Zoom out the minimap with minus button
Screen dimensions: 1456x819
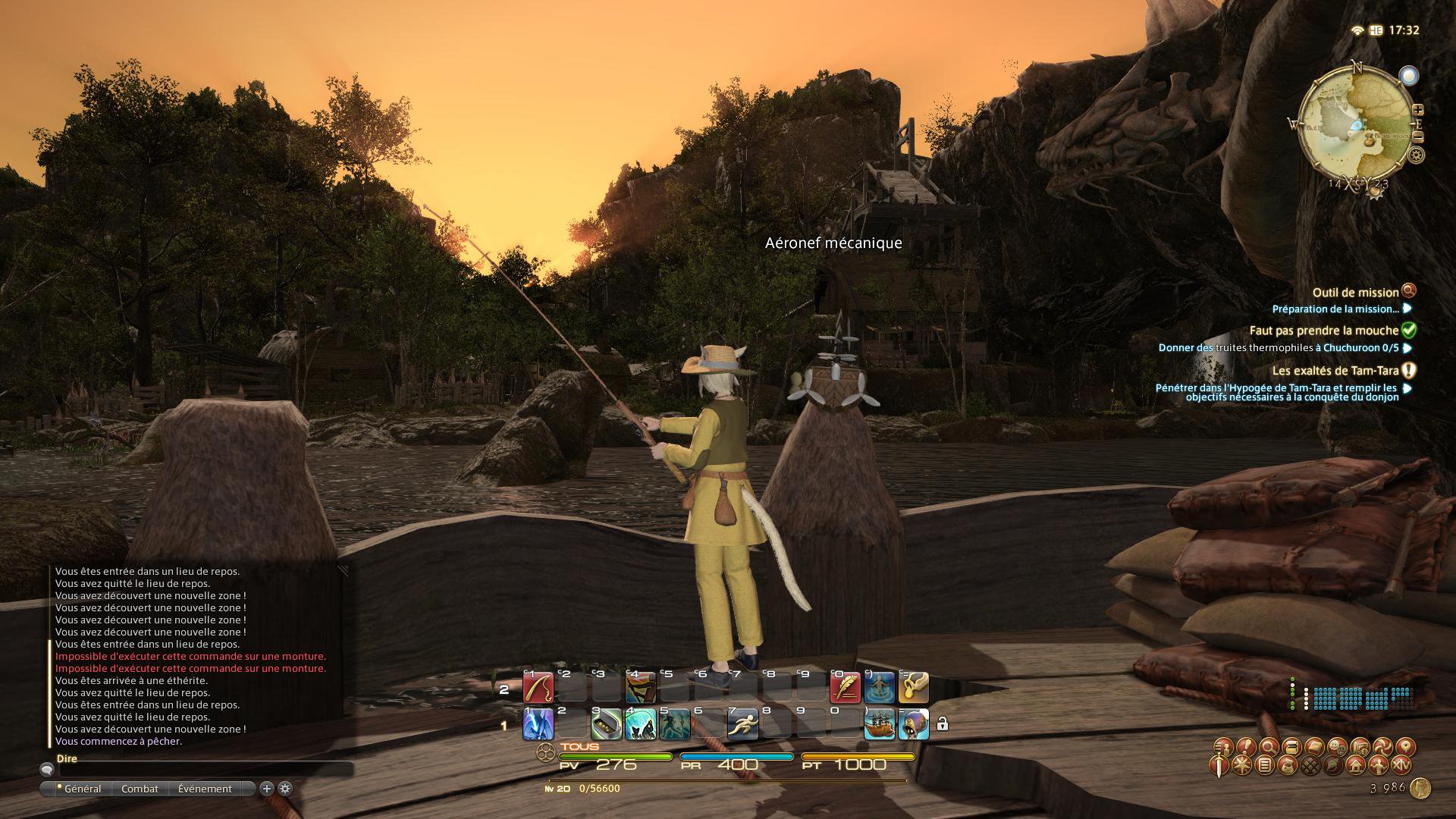1417,137
